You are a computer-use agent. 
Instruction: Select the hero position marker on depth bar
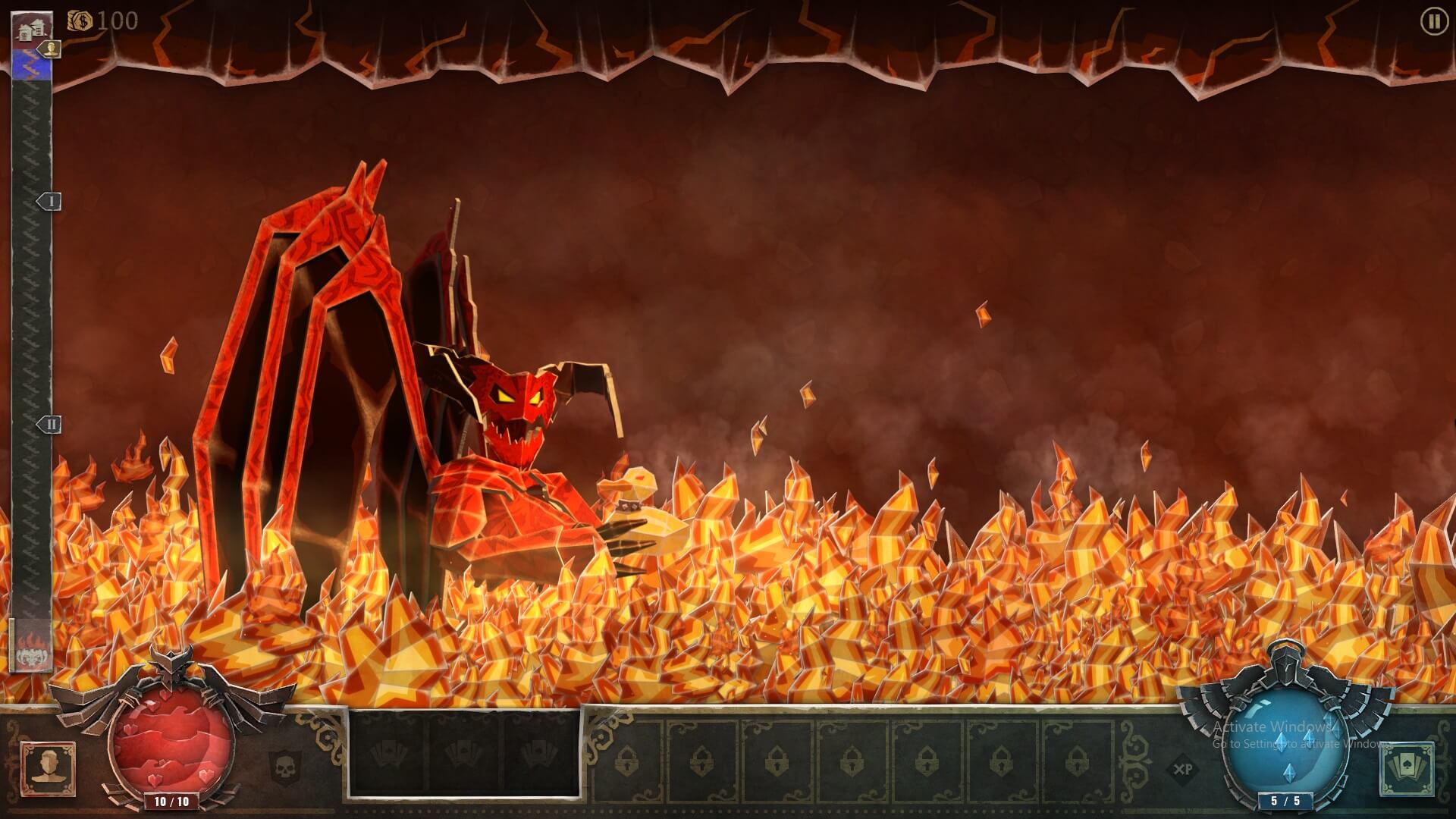pos(51,49)
